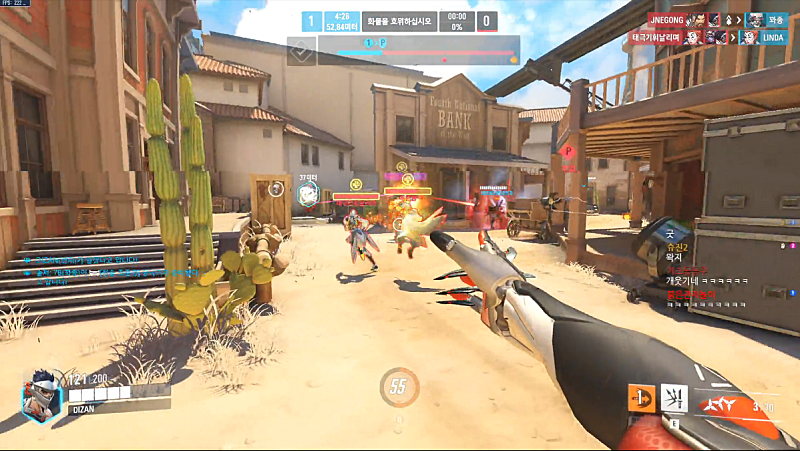Select the diamond objective icon beside the track
Screen dimensions: 800x451
tap(302, 51)
